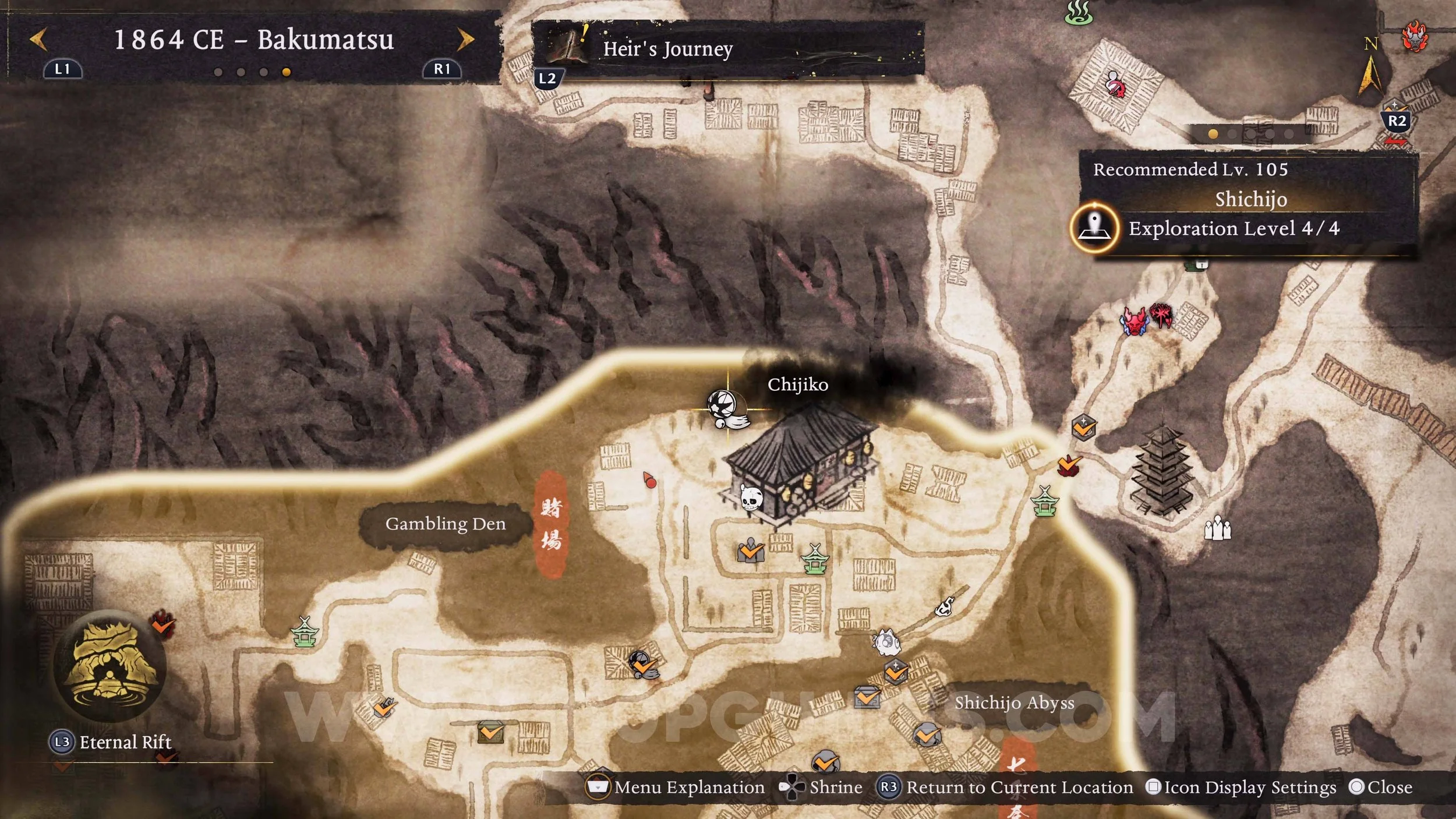Enter the Eternal Rift emblem
This screenshot has width=1456, height=819.
click(109, 666)
